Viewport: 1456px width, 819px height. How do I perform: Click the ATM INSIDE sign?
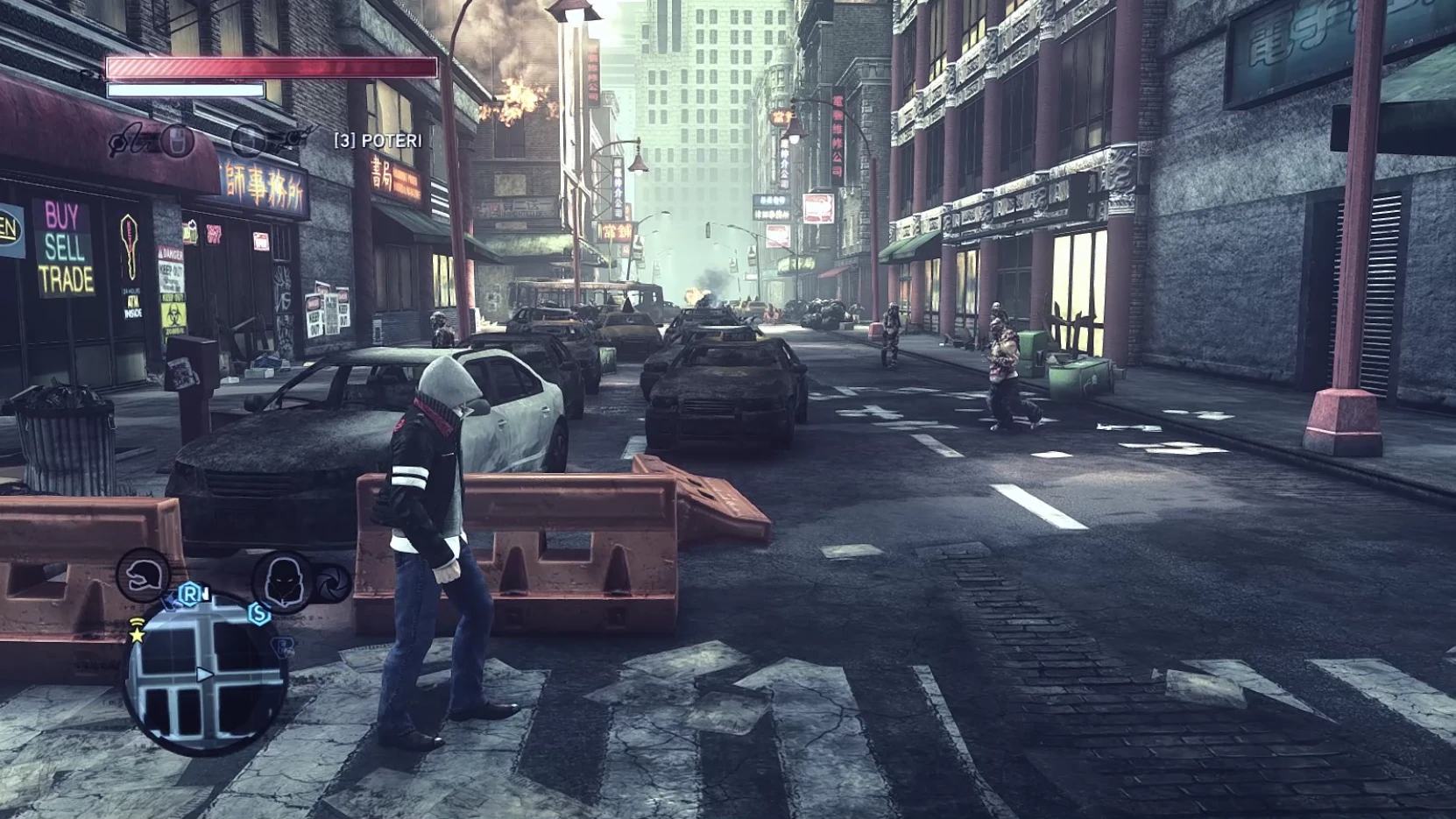pos(132,303)
